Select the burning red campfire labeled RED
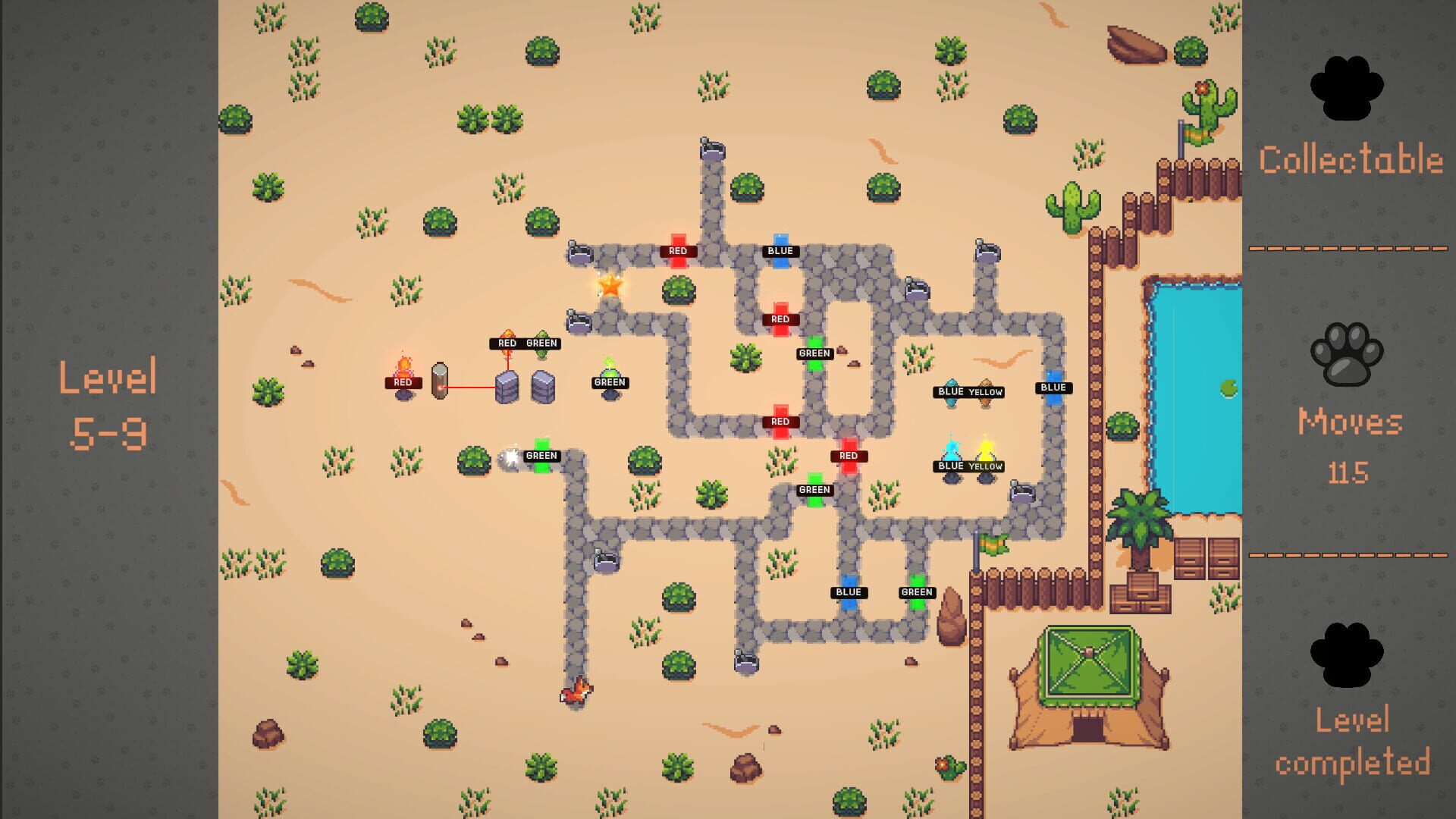1456x819 pixels. pyautogui.click(x=404, y=369)
